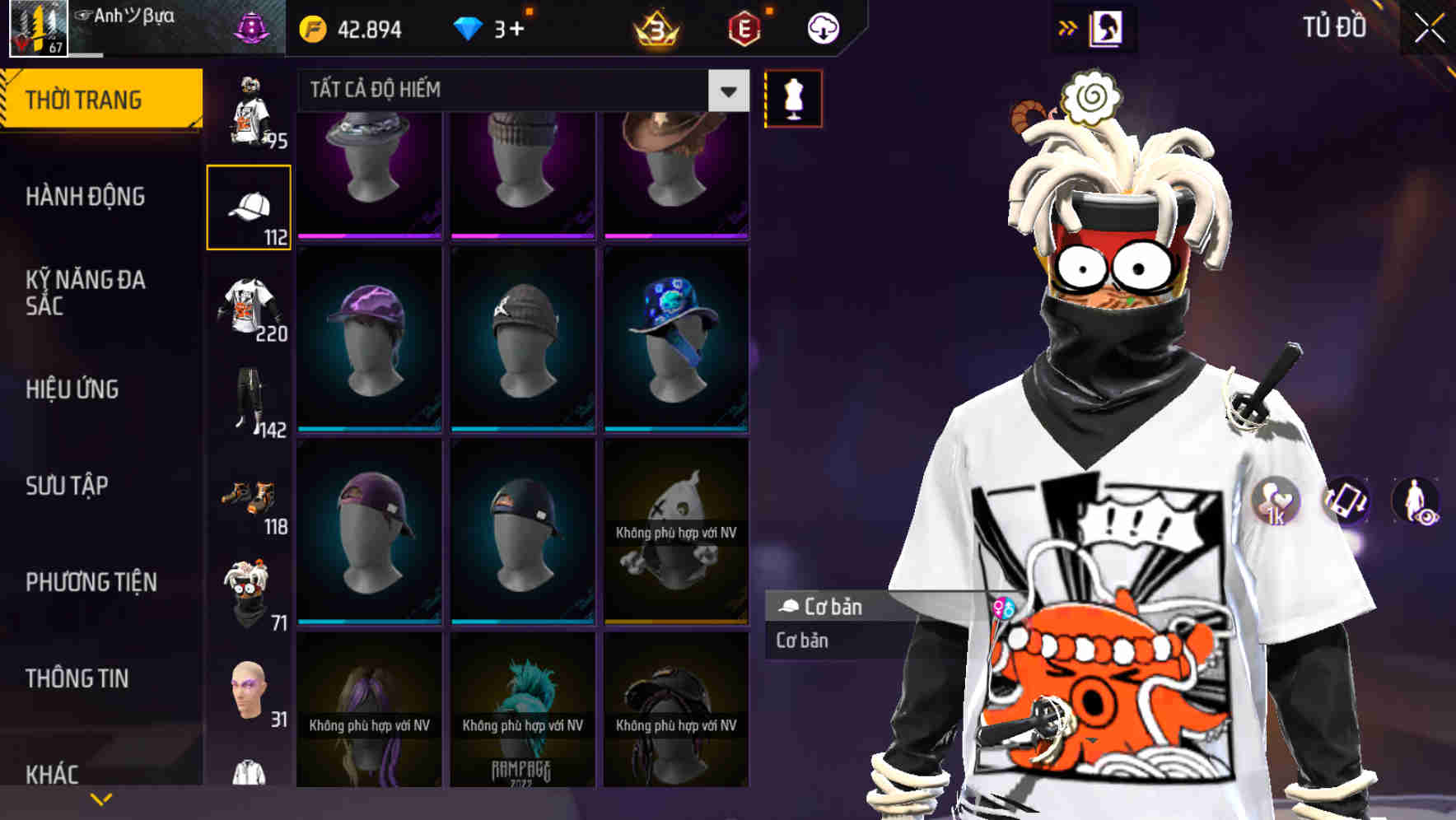
Task: Collapse the panel using the double-arrow chevron
Action: [1068, 27]
